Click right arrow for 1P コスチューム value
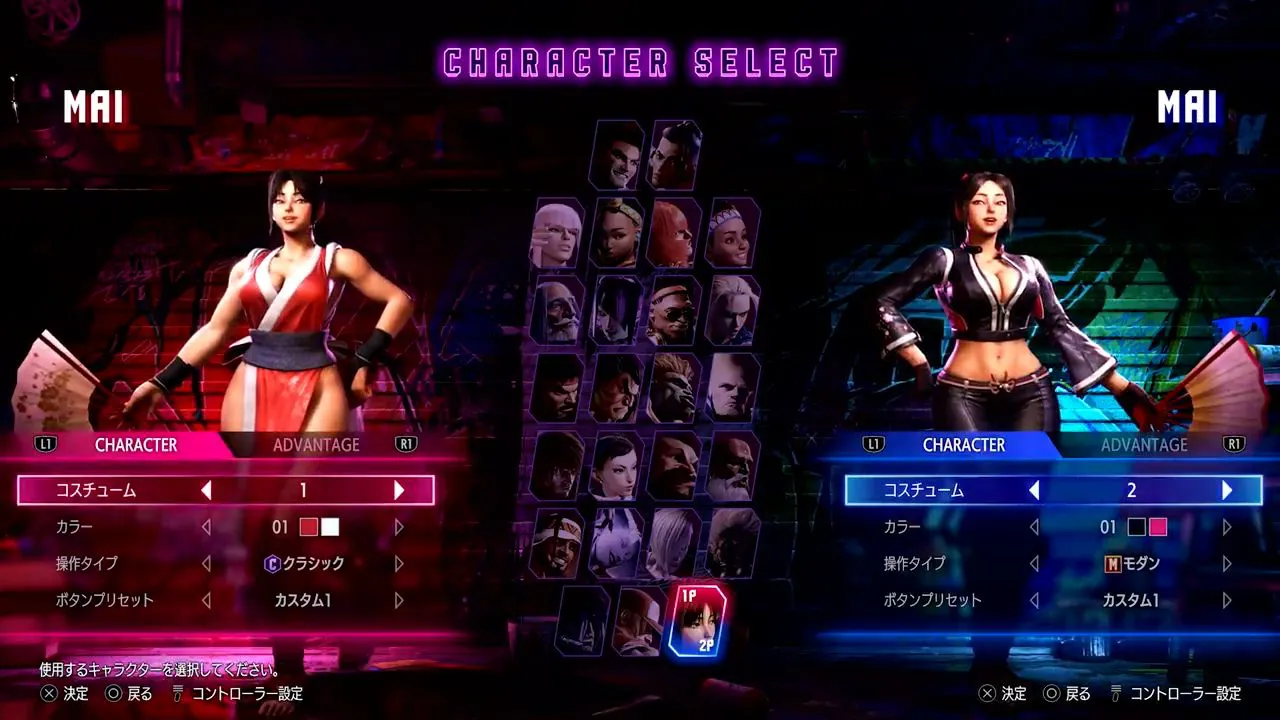 (399, 490)
